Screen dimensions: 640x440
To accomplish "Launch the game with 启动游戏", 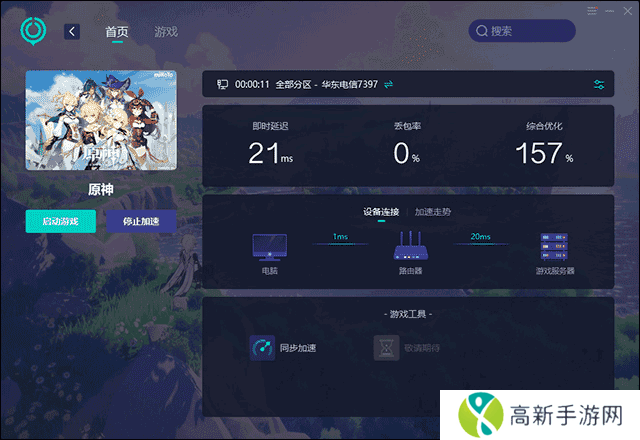I will click(x=60, y=221).
